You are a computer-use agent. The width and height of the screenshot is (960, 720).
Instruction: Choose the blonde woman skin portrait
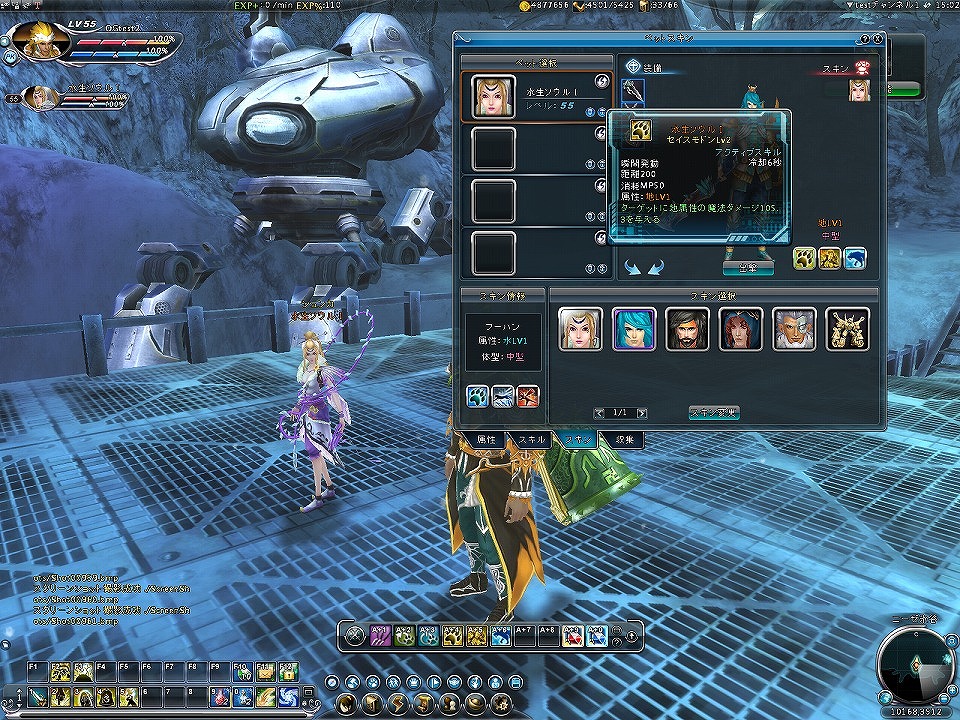(581, 329)
